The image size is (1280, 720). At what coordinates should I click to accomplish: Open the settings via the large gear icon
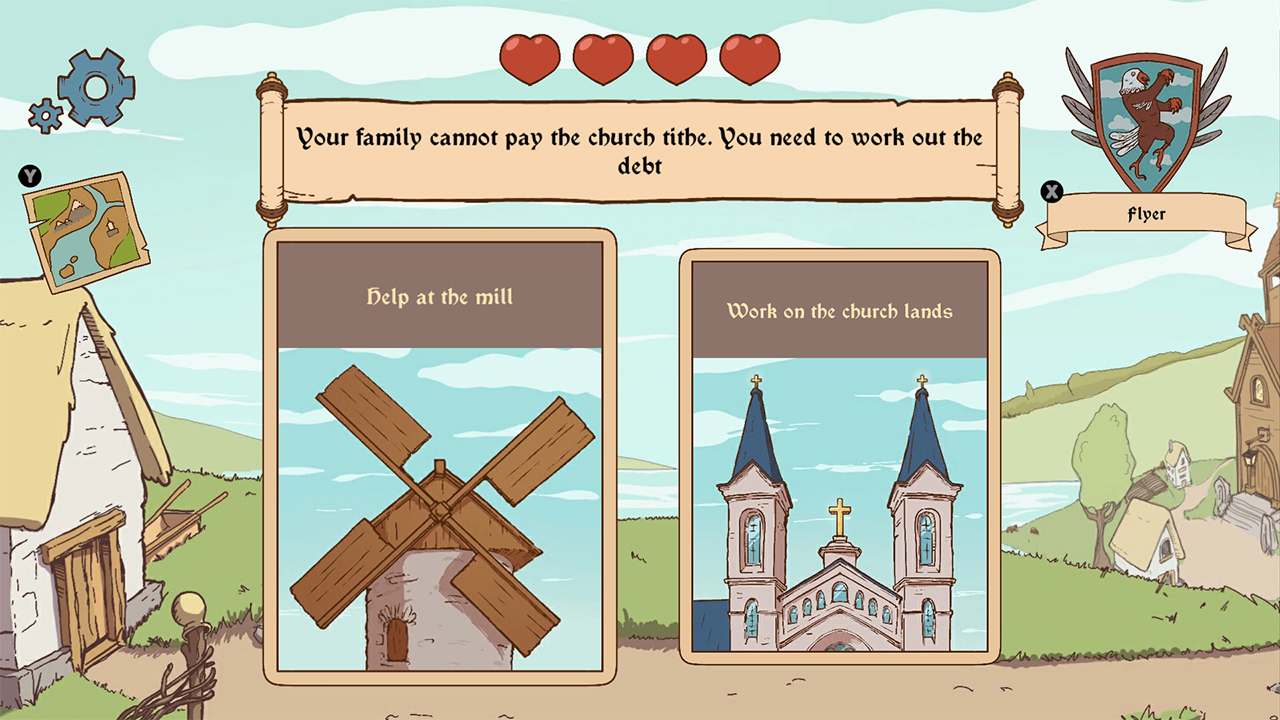coord(95,88)
